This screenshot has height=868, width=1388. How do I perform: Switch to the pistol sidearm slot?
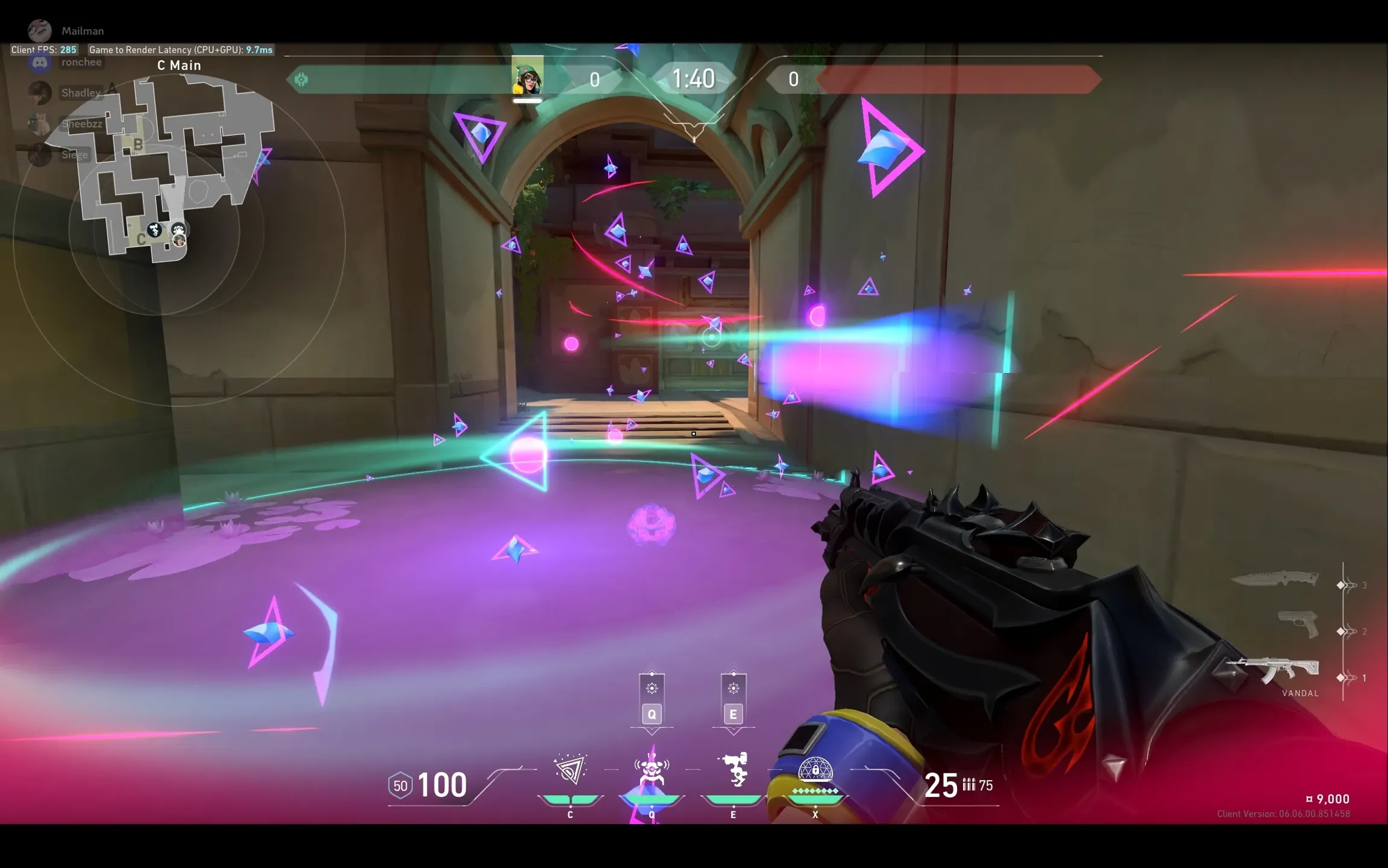click(1299, 624)
